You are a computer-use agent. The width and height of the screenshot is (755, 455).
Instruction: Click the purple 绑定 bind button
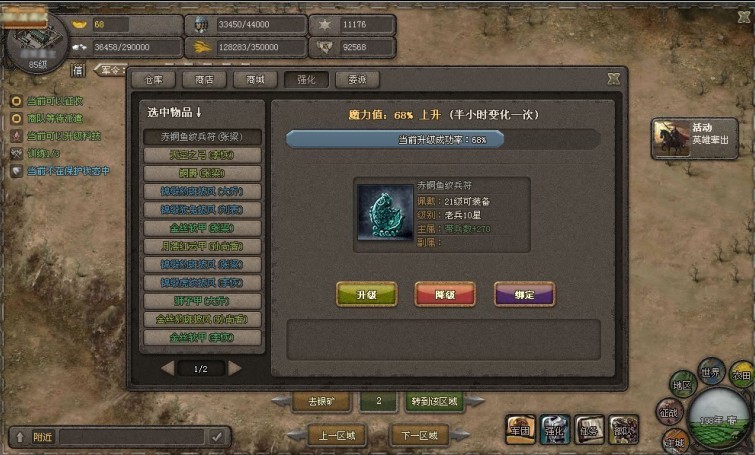(x=524, y=294)
